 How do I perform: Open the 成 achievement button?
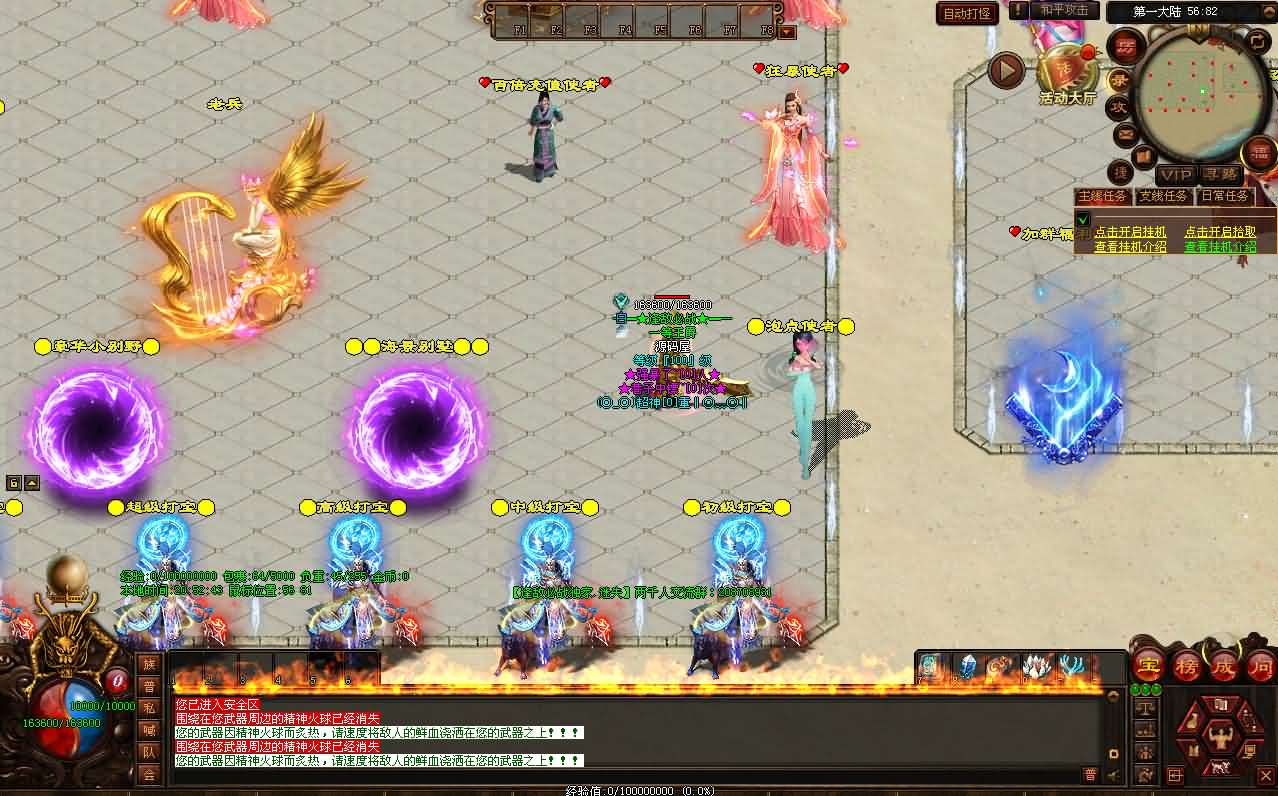pyautogui.click(x=1225, y=667)
